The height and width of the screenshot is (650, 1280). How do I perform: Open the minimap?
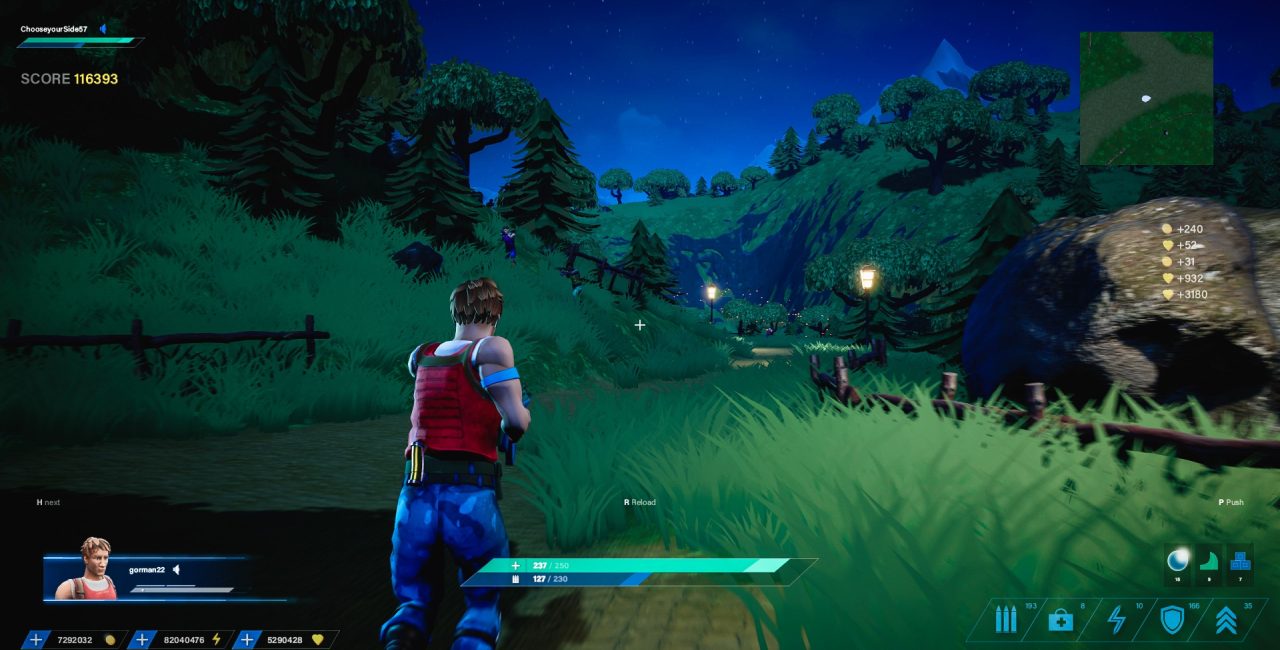[x=1146, y=98]
